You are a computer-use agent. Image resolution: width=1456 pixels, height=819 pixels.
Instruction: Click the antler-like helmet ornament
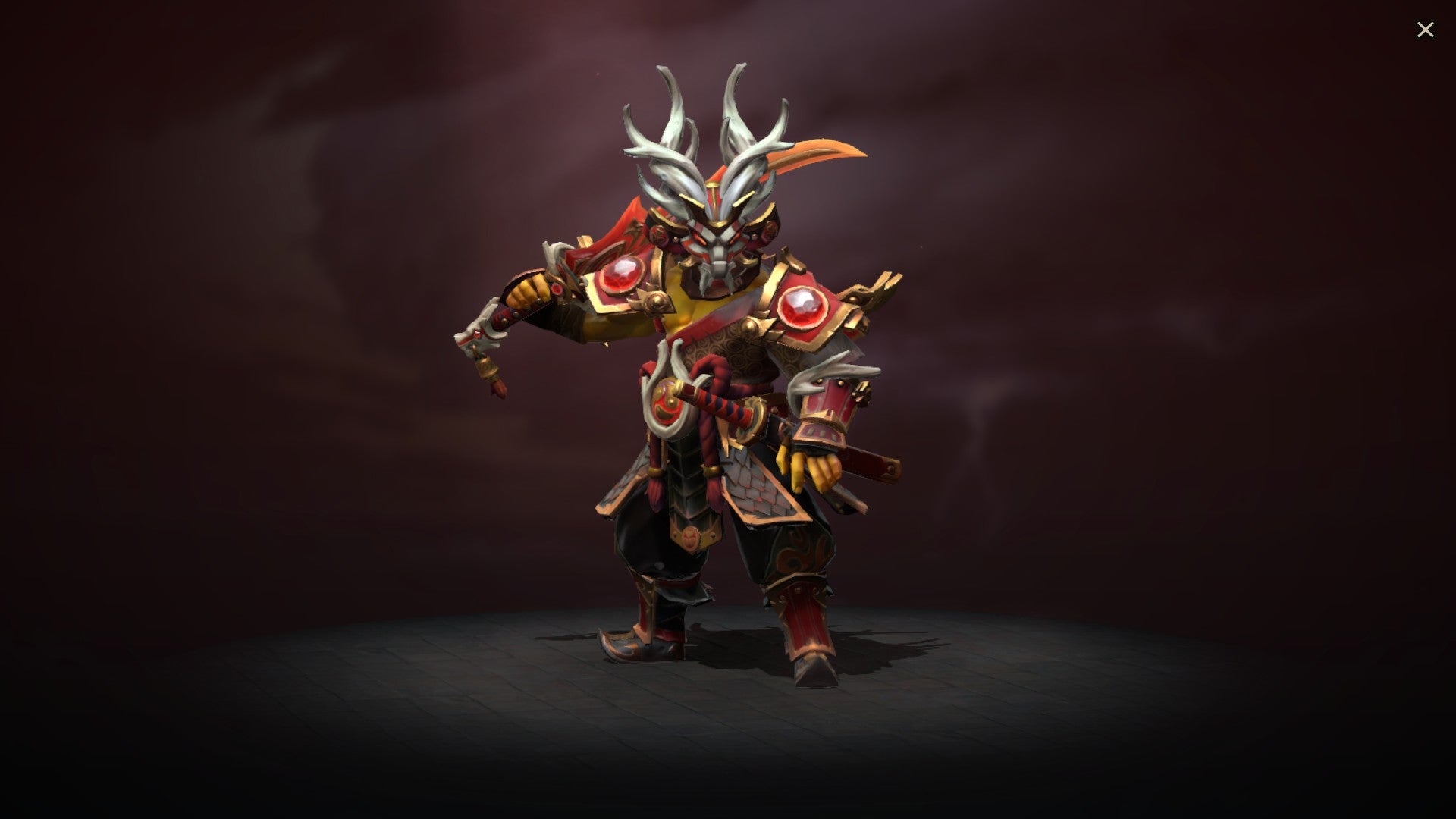pyautogui.click(x=701, y=121)
